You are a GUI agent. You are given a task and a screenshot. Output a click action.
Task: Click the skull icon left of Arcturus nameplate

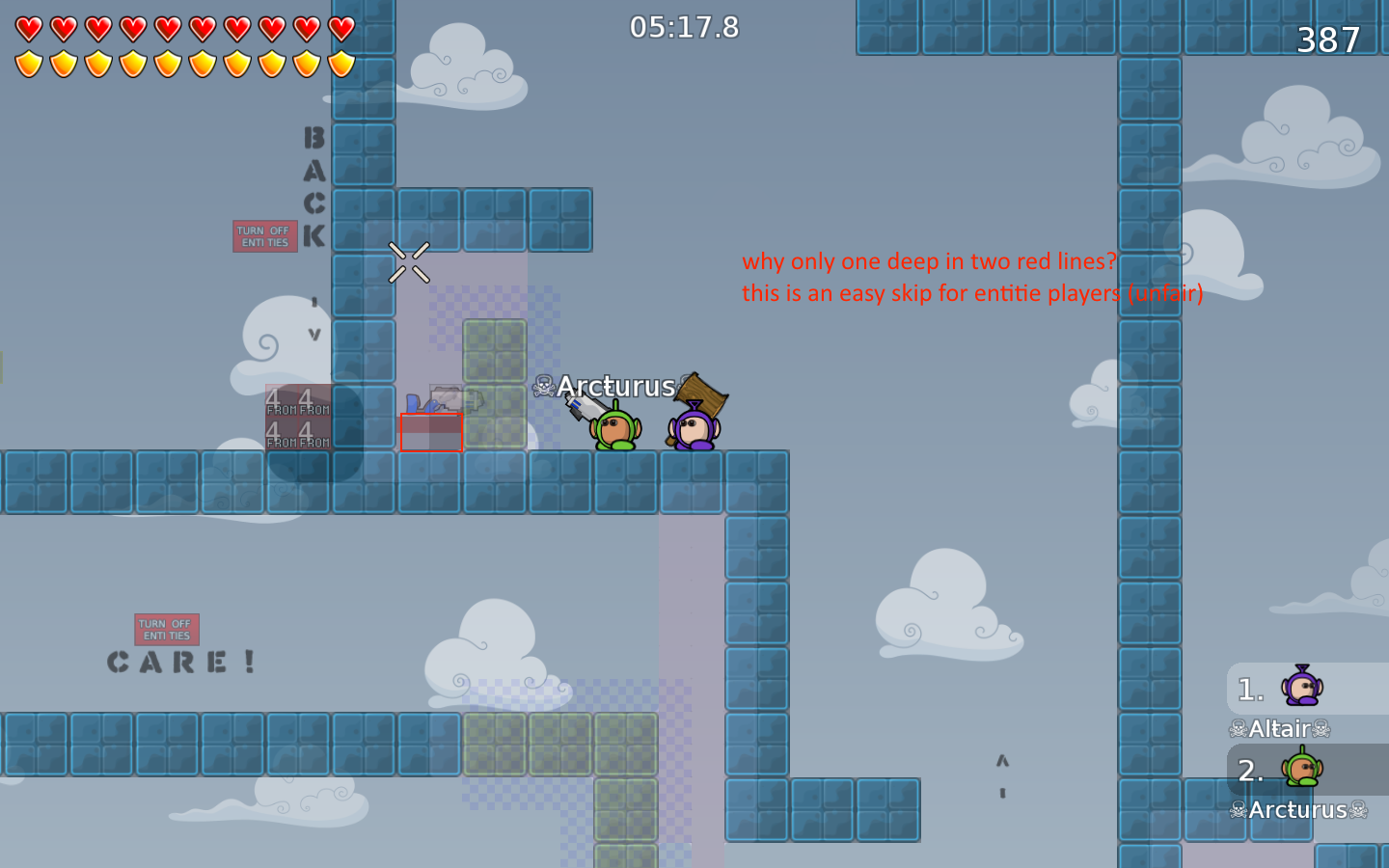pyautogui.click(x=542, y=386)
